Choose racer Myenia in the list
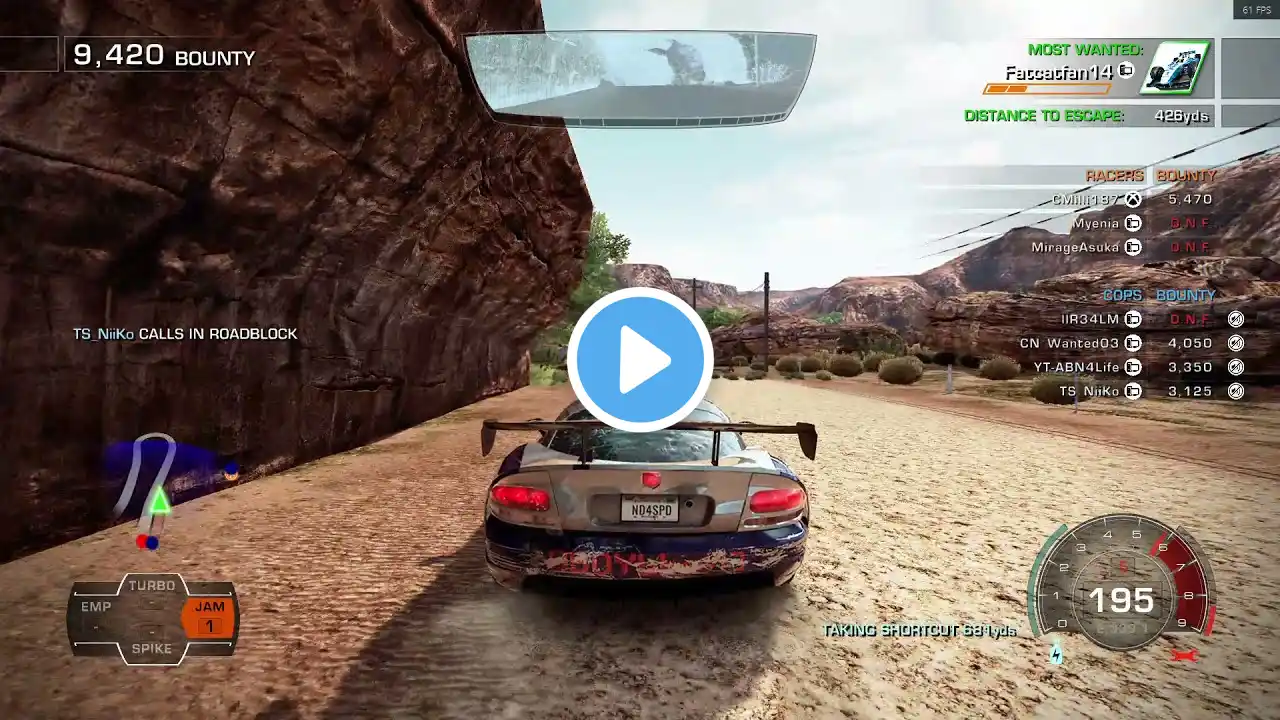Screen dimensions: 1280x720 pos(1098,224)
